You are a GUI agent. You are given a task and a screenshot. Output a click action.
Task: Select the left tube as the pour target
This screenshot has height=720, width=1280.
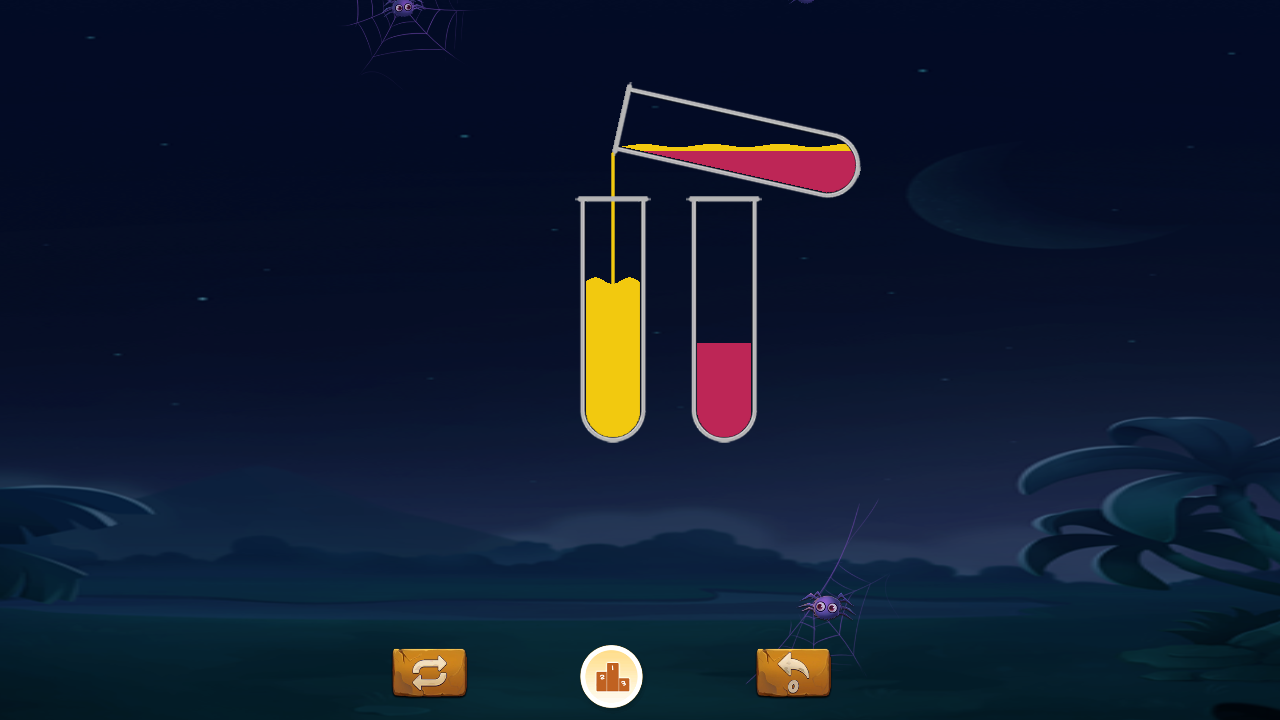click(612, 360)
